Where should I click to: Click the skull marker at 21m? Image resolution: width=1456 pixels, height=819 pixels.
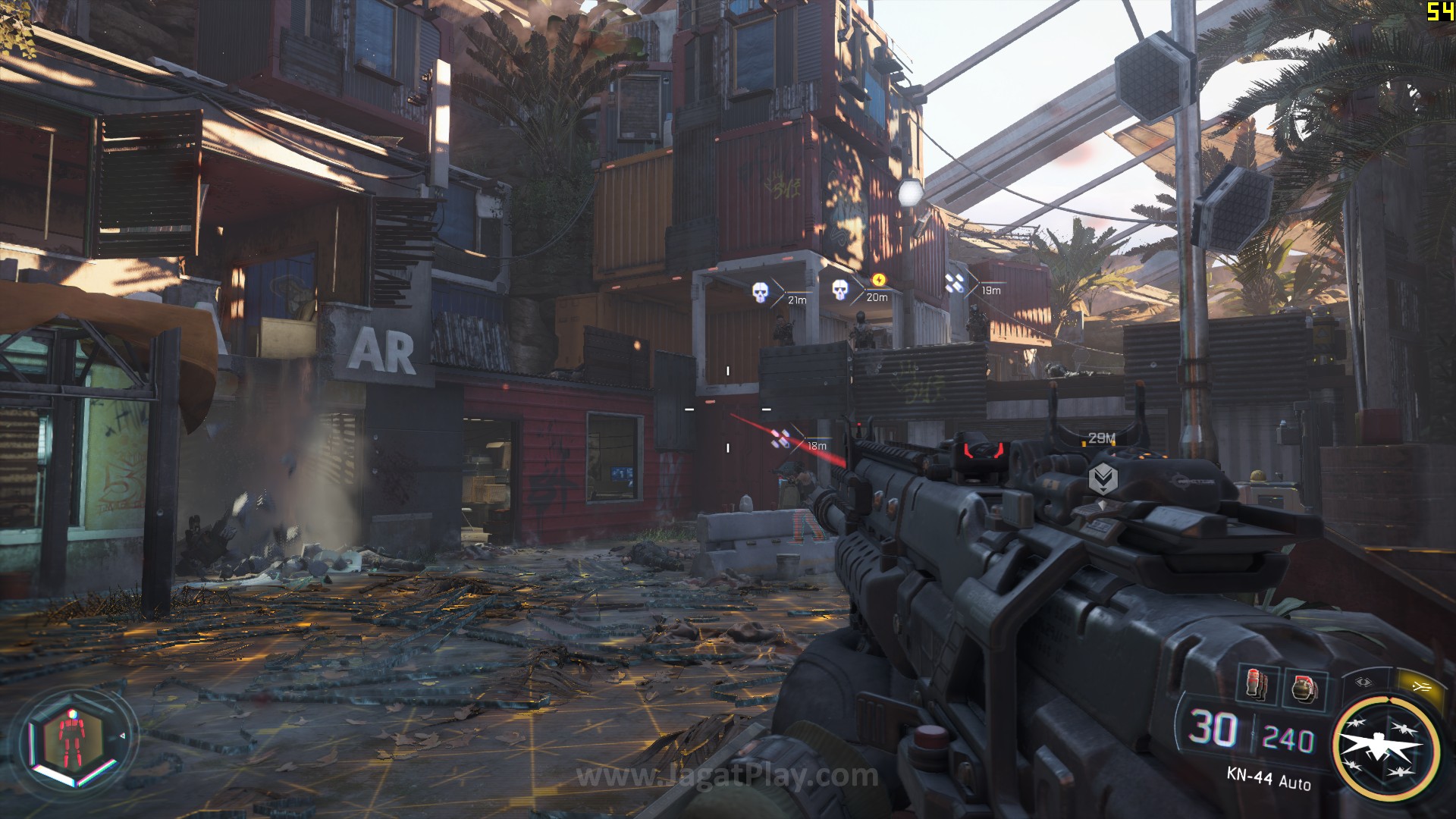[x=760, y=293]
